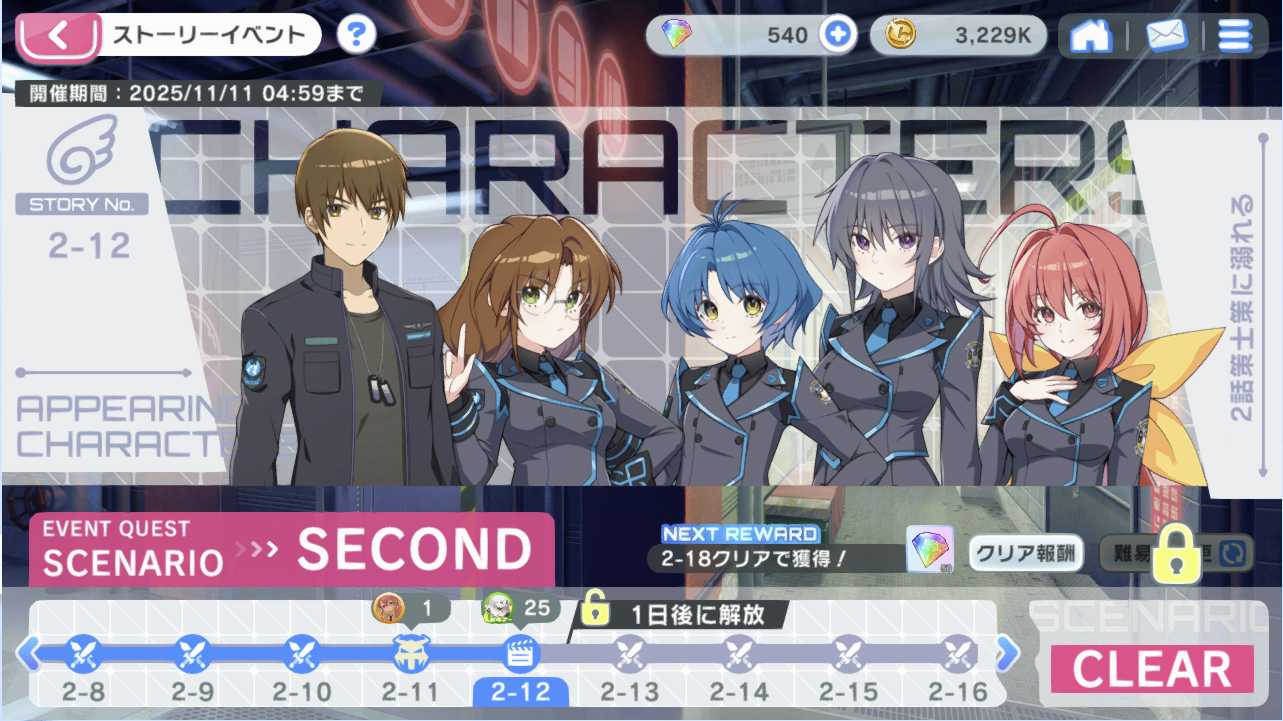This screenshot has width=1283, height=721.
Task: Select stage 2-8 on the timeline
Action: 81,655
